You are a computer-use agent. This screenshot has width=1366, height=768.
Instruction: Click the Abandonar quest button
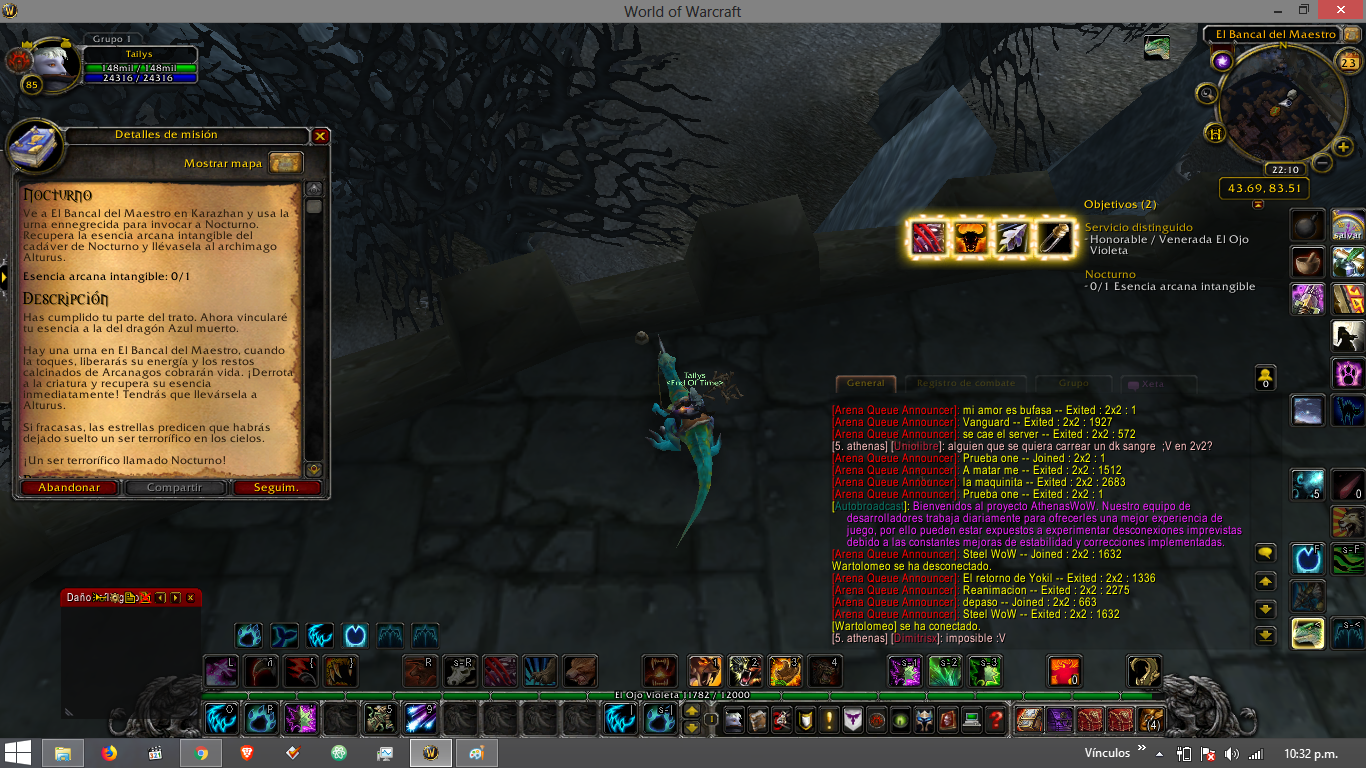tap(68, 488)
